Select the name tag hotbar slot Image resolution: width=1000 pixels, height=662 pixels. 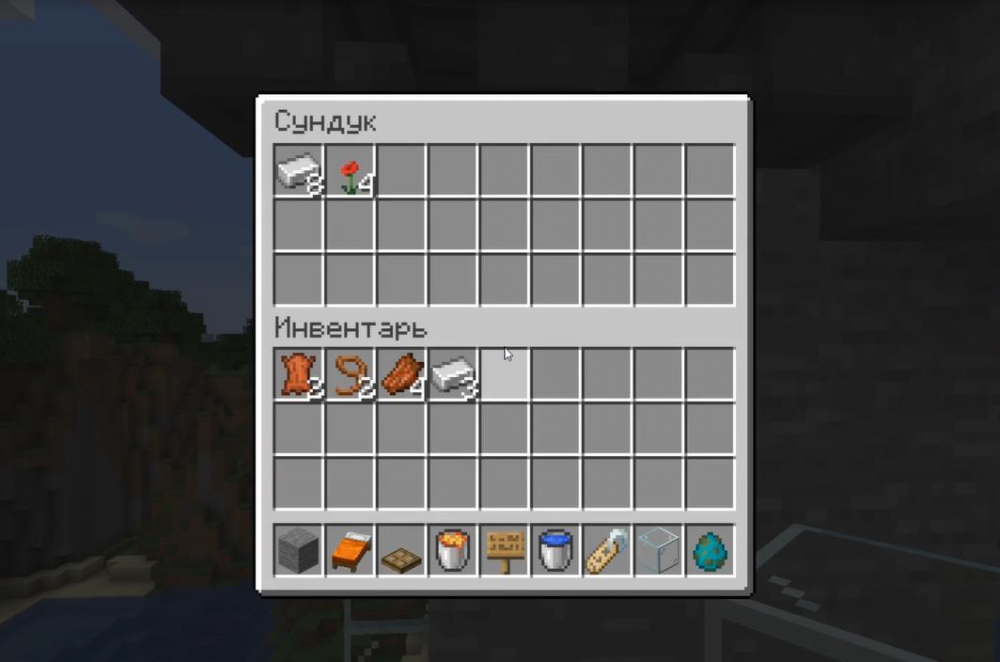click(x=608, y=550)
